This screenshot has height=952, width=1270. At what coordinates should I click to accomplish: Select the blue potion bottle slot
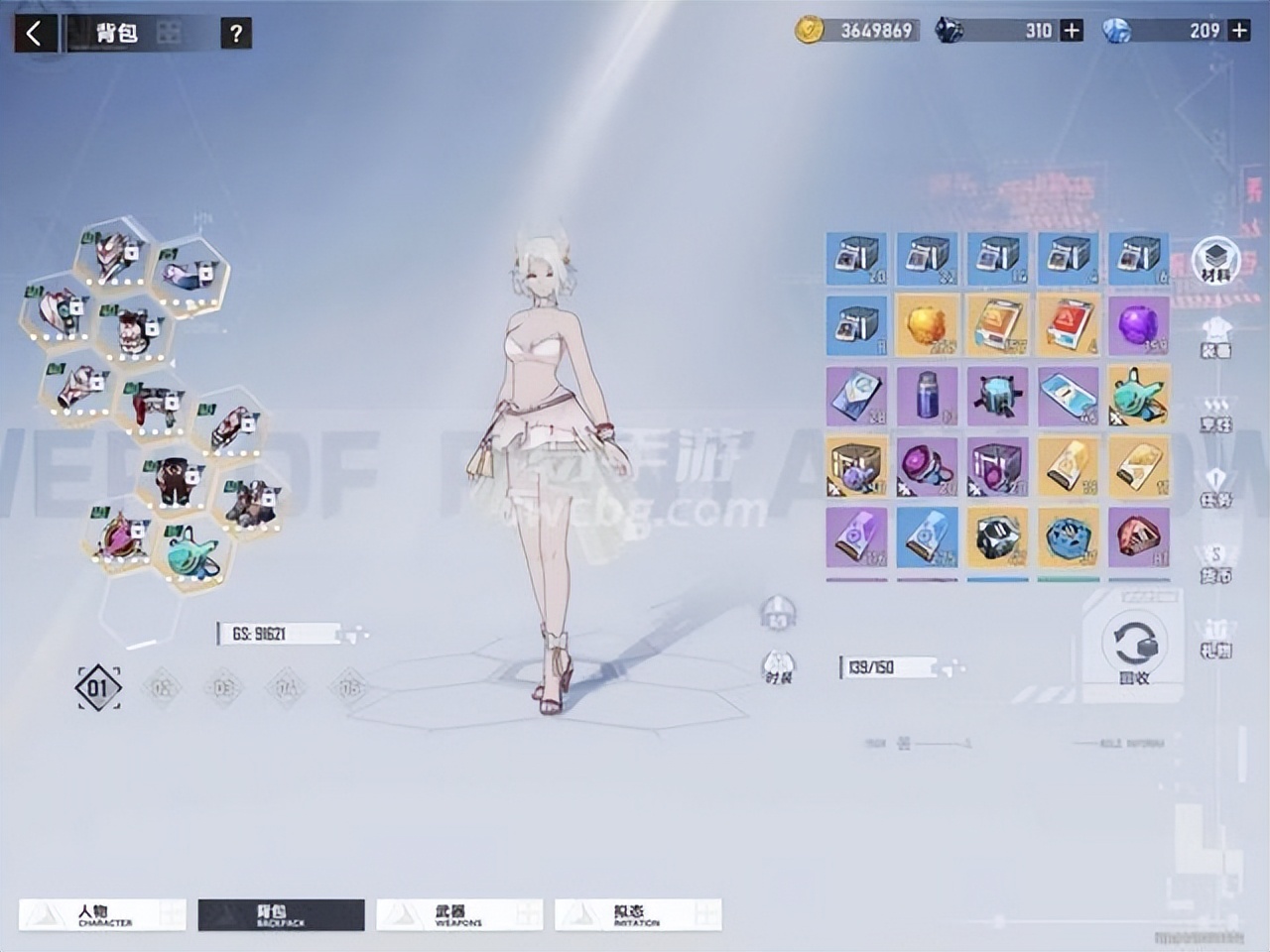927,395
